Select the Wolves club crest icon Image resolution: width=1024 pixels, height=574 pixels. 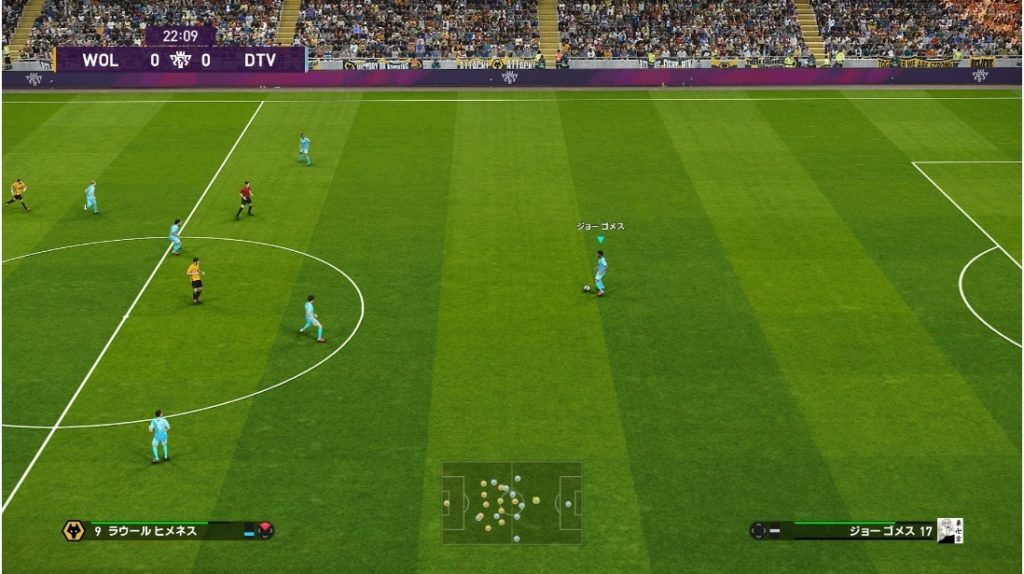pyautogui.click(x=73, y=531)
